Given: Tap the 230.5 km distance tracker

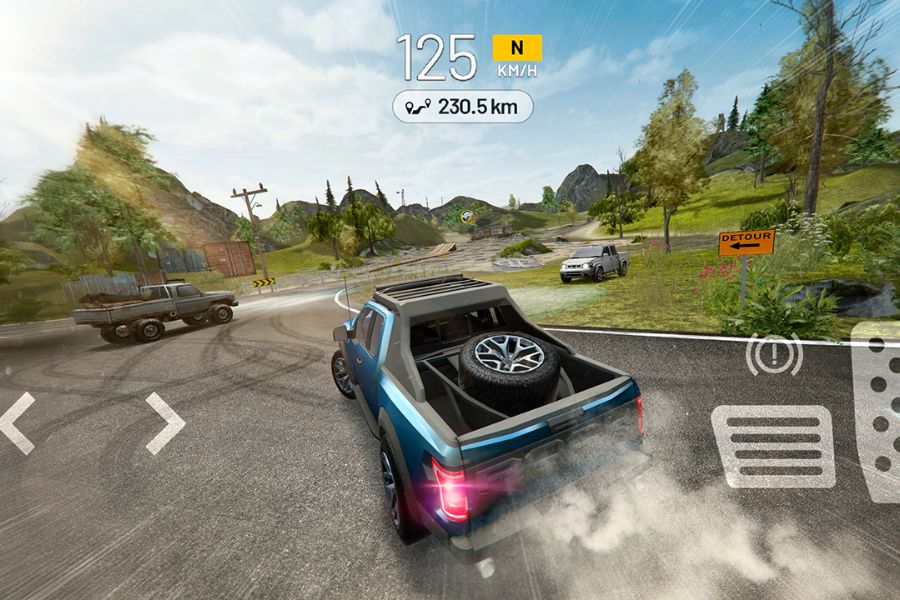Looking at the screenshot, I should 462,106.
